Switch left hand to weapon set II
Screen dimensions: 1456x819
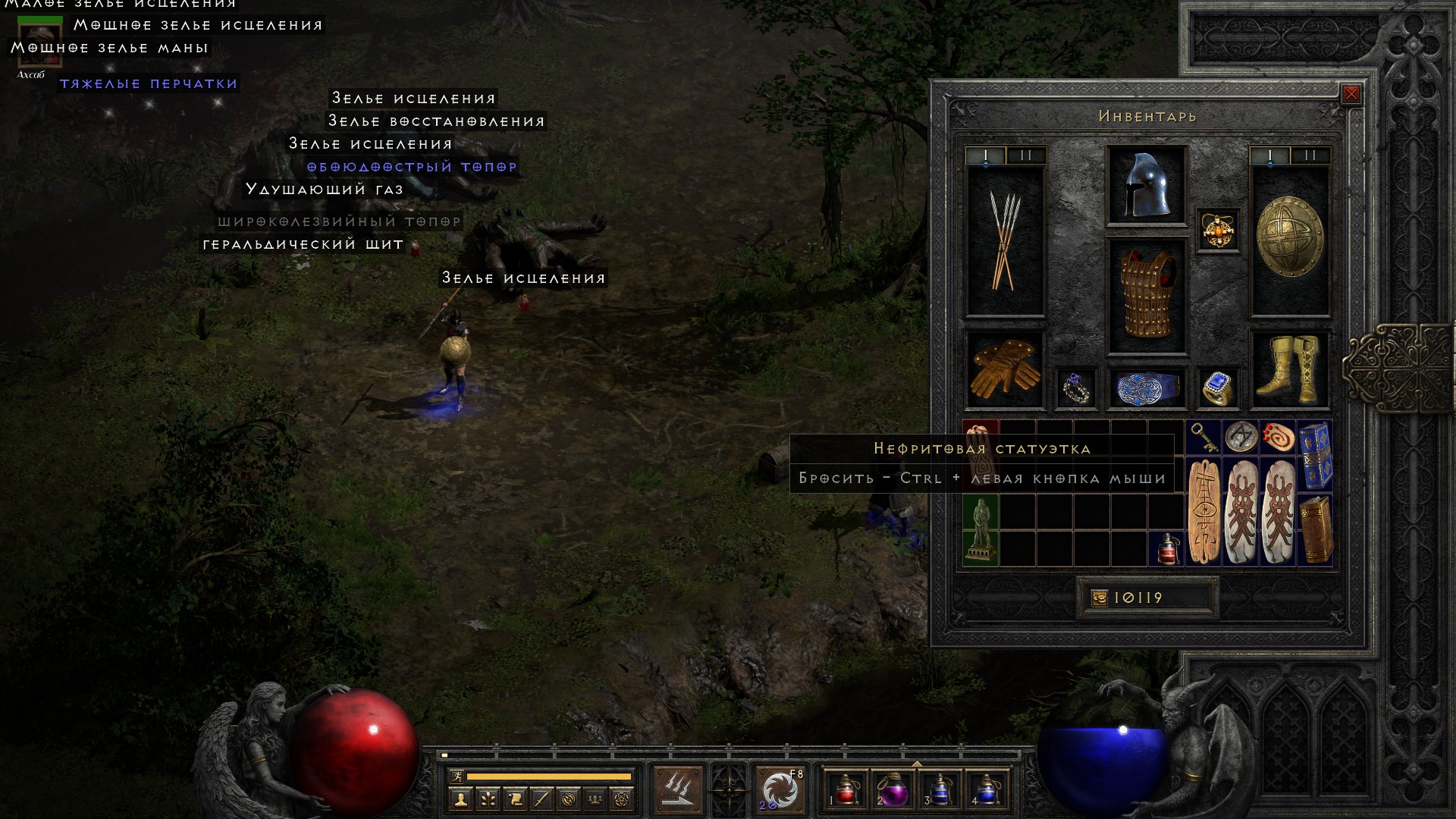1026,155
